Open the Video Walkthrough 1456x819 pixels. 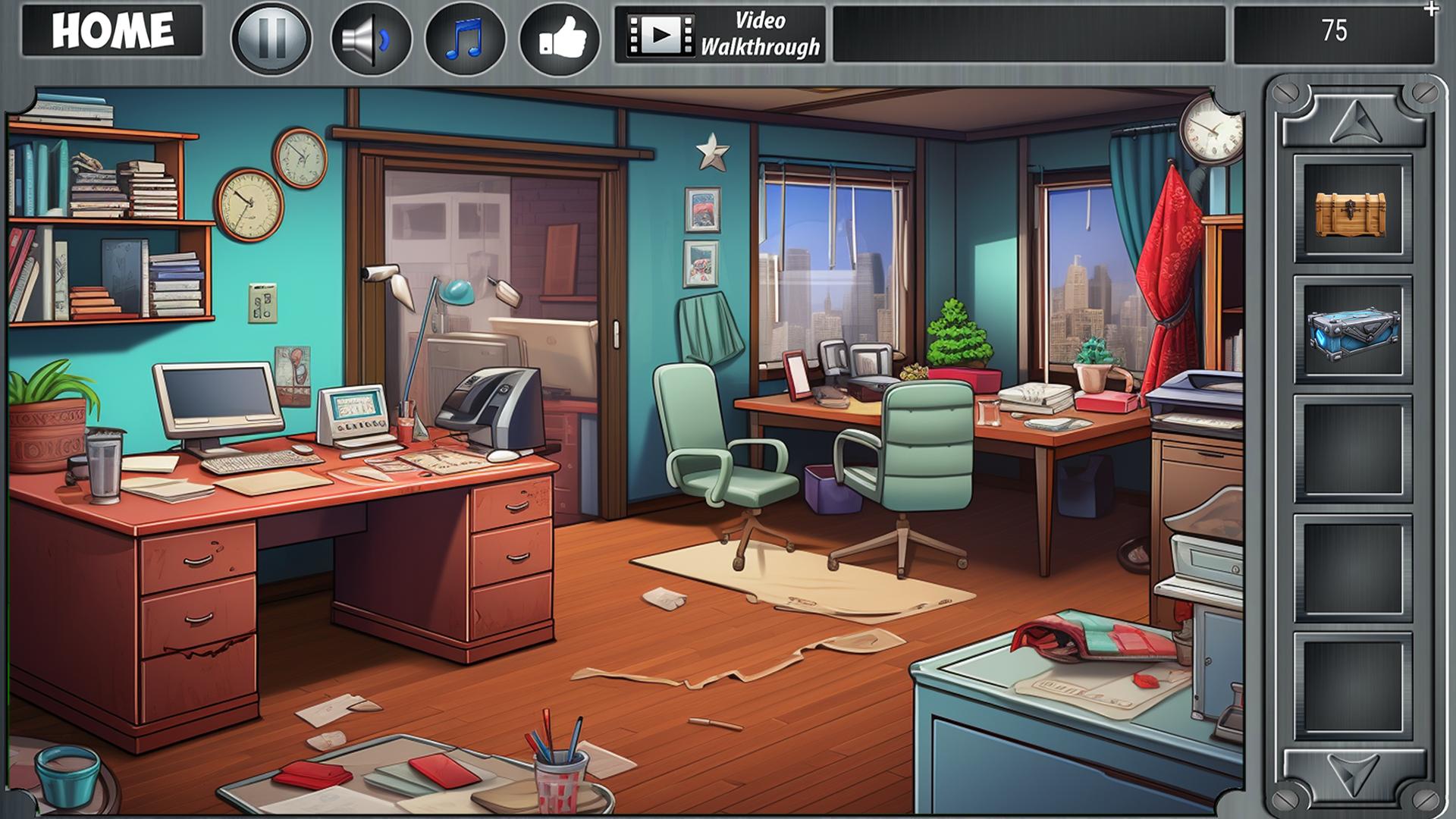(720, 34)
